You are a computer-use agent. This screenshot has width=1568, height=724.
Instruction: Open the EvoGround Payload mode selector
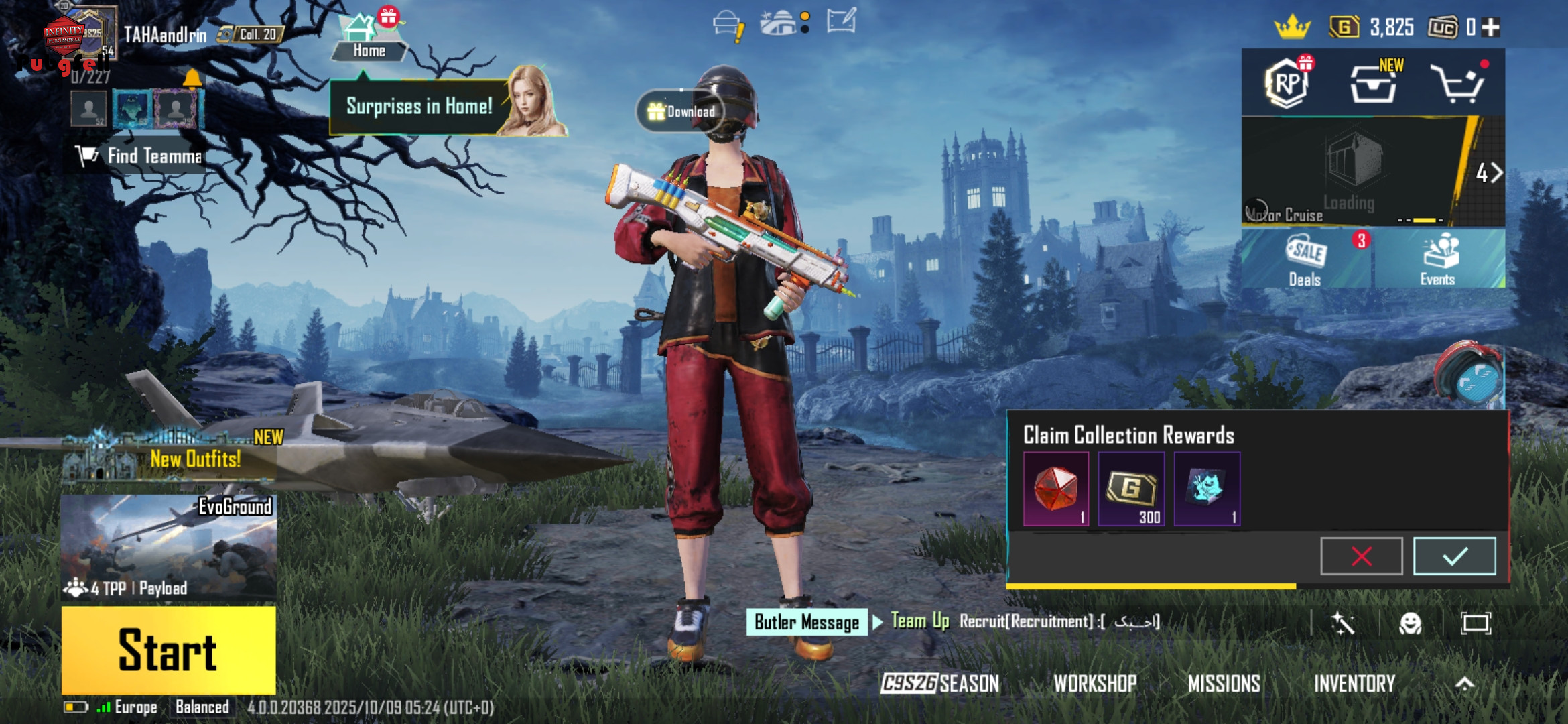point(168,546)
